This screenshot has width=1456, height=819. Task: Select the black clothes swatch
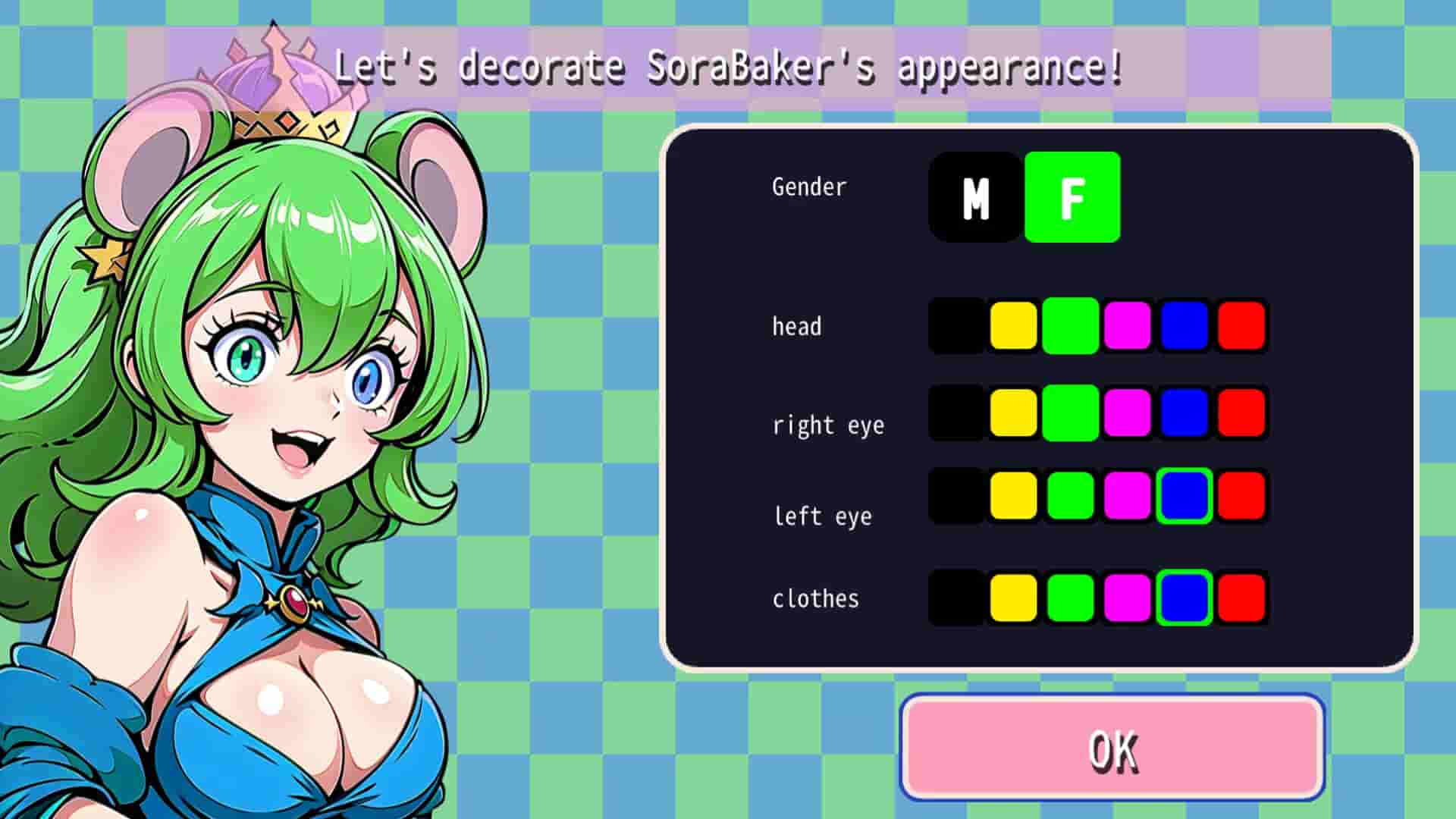[x=956, y=598]
